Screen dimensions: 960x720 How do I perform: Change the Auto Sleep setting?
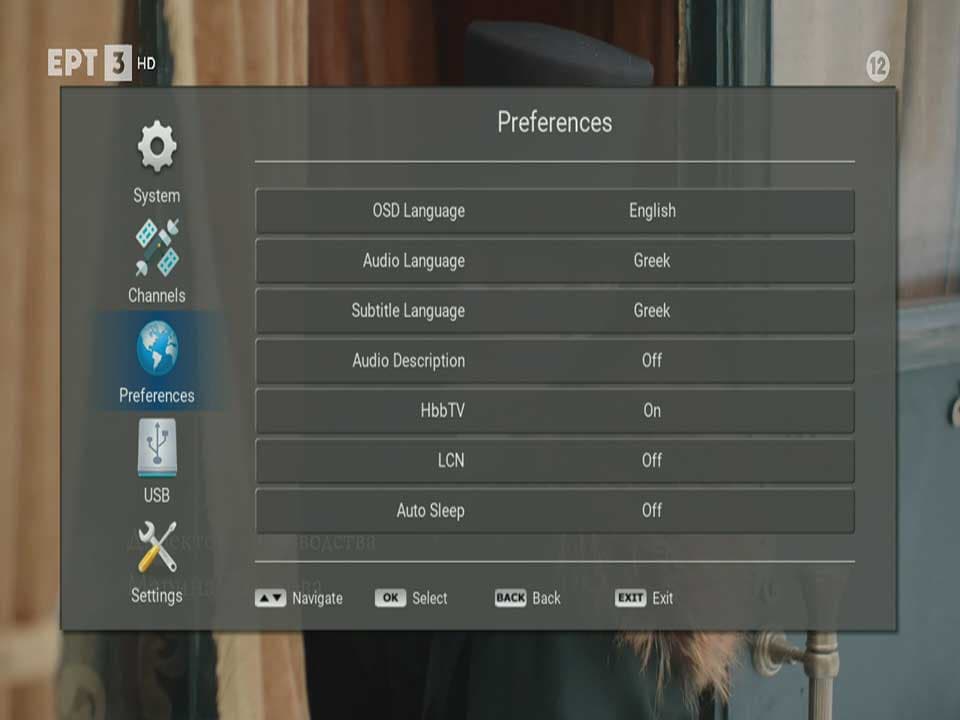pos(554,511)
